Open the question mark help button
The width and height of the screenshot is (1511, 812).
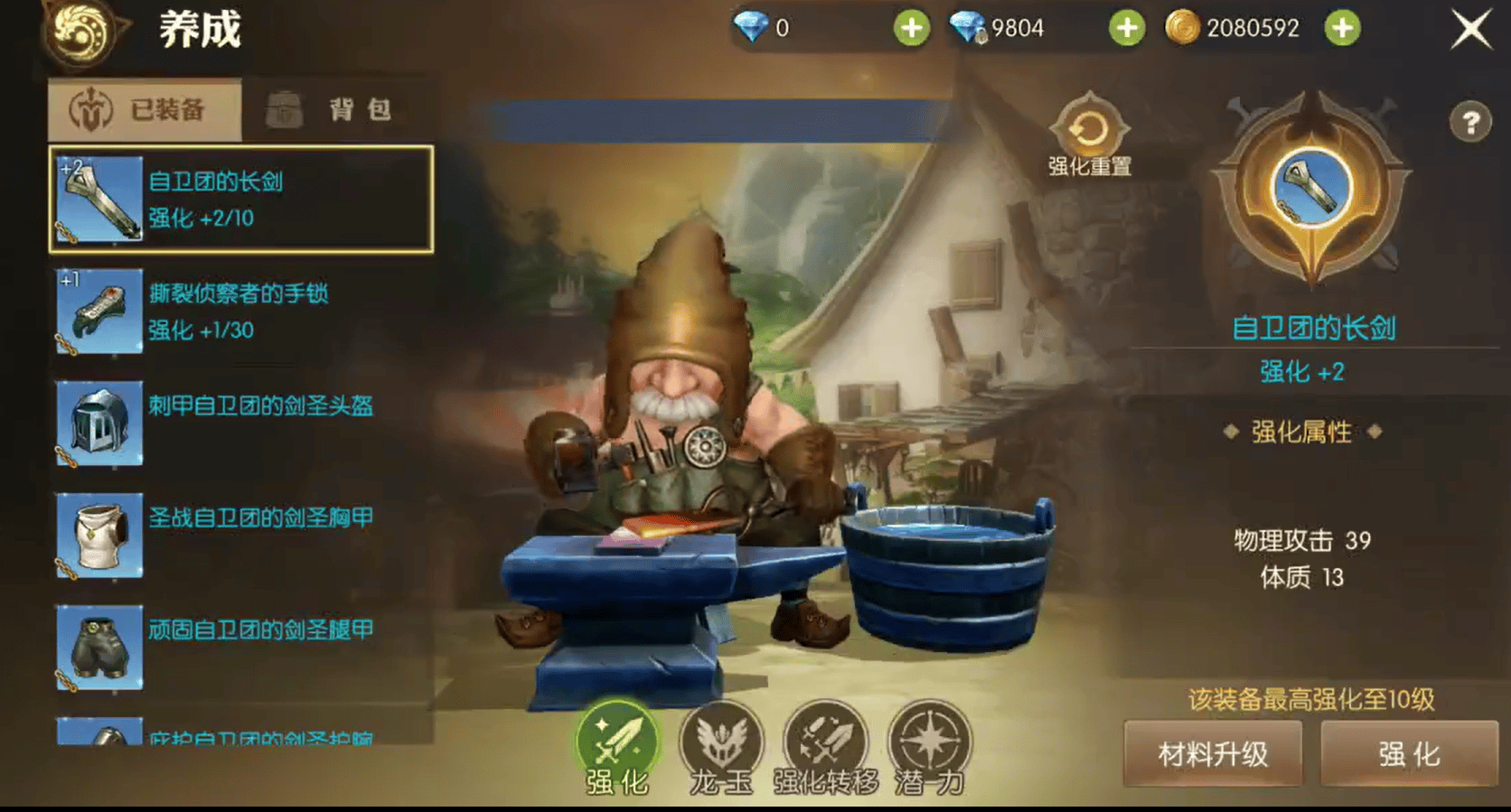[1470, 122]
